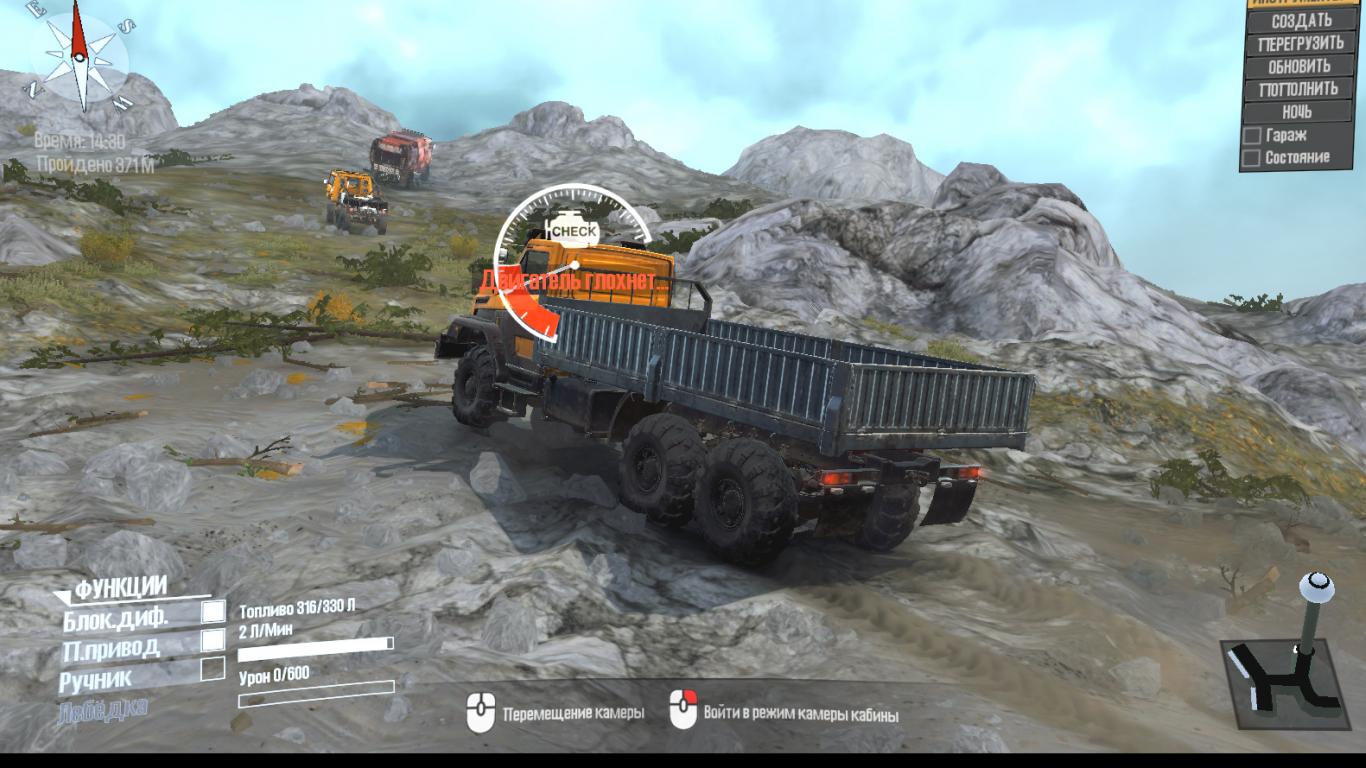Click the Создать button
Screen dimensions: 1366x768
tap(1301, 20)
